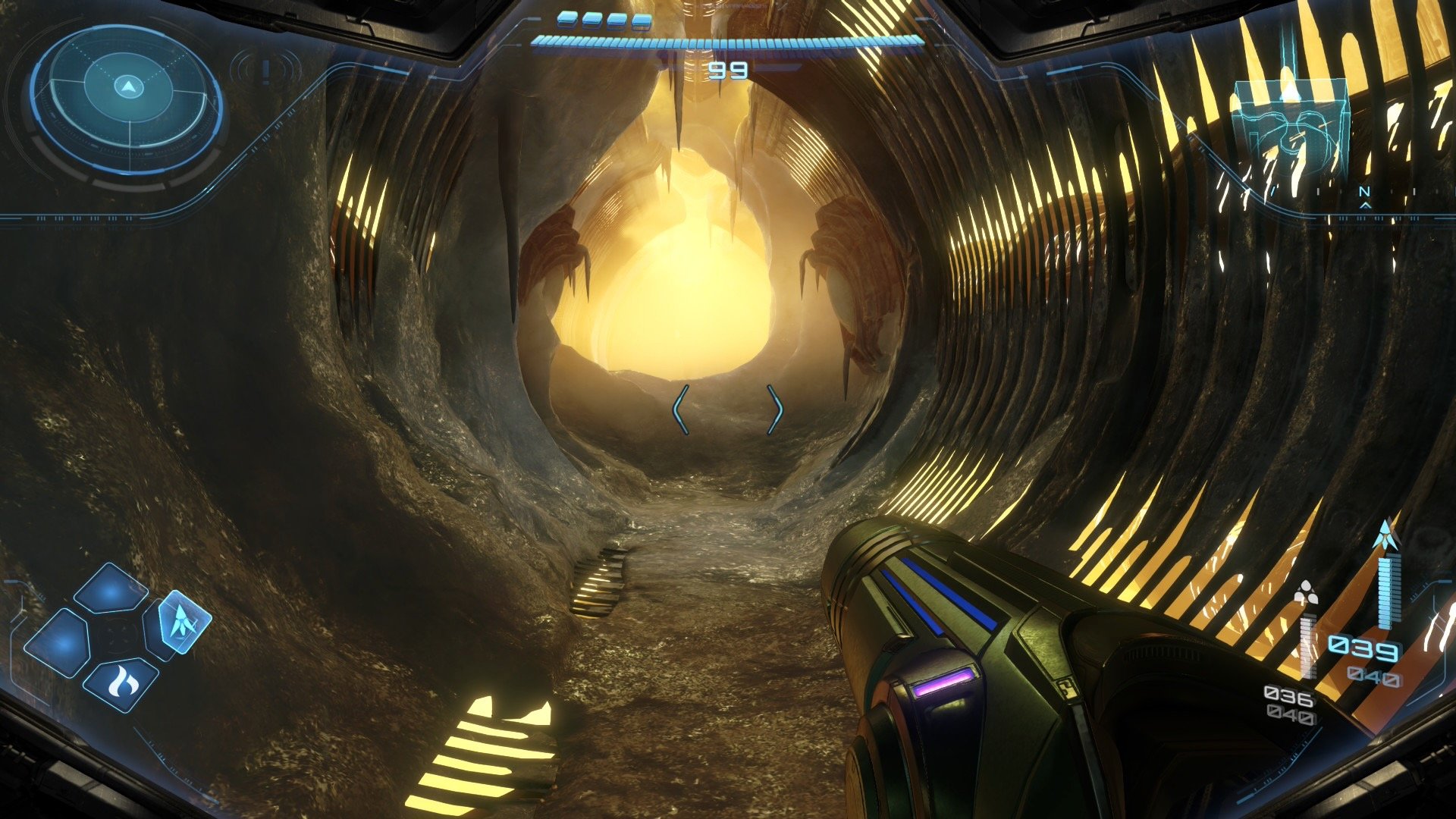Select the flame shot slot
This screenshot has width=1456, height=819.
pyautogui.click(x=121, y=684)
